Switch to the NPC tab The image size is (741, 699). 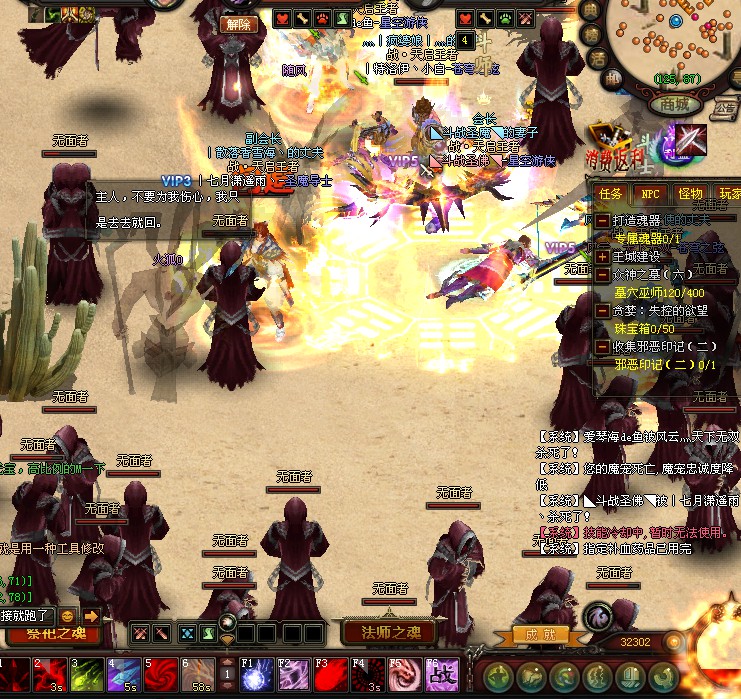[x=650, y=193]
